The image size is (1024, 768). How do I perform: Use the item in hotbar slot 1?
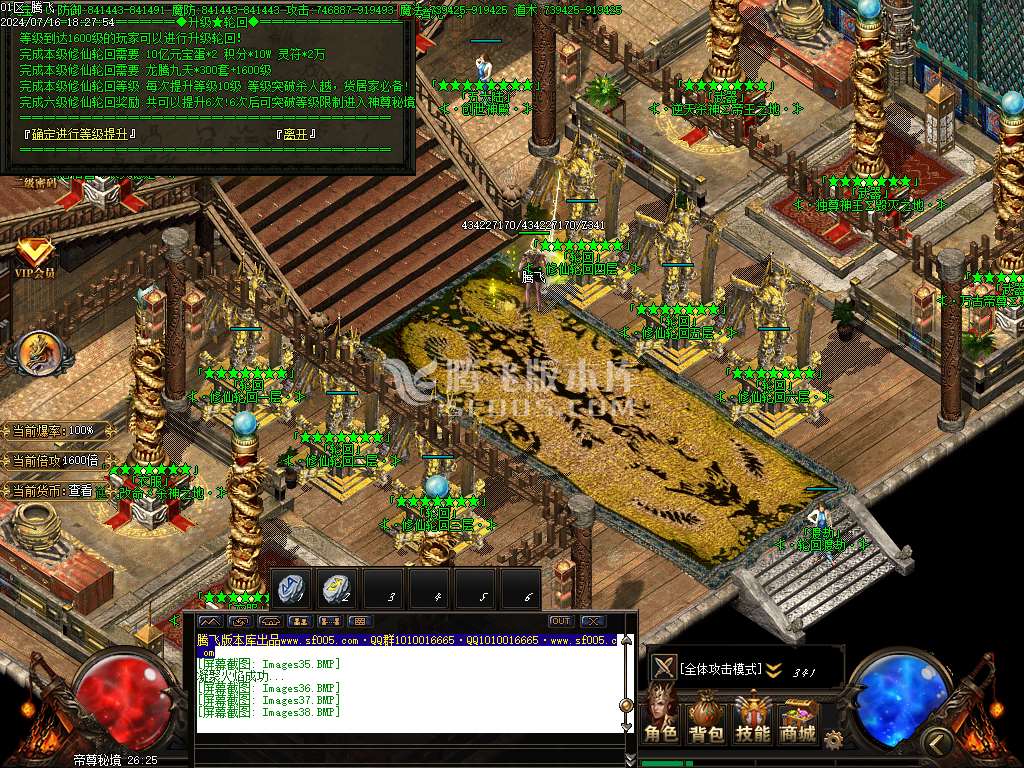(x=293, y=589)
